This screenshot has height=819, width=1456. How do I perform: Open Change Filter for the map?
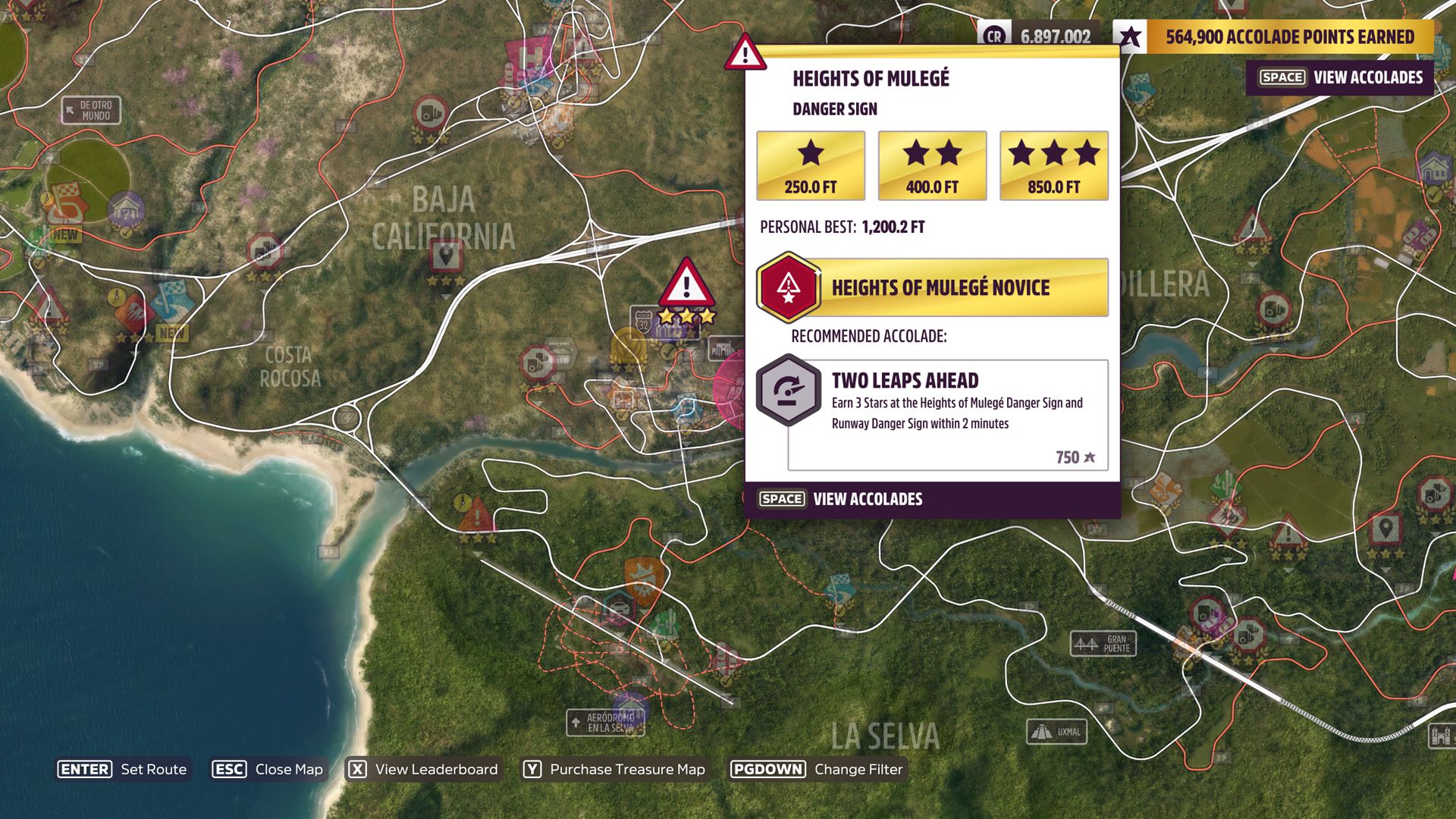pyautogui.click(x=817, y=769)
